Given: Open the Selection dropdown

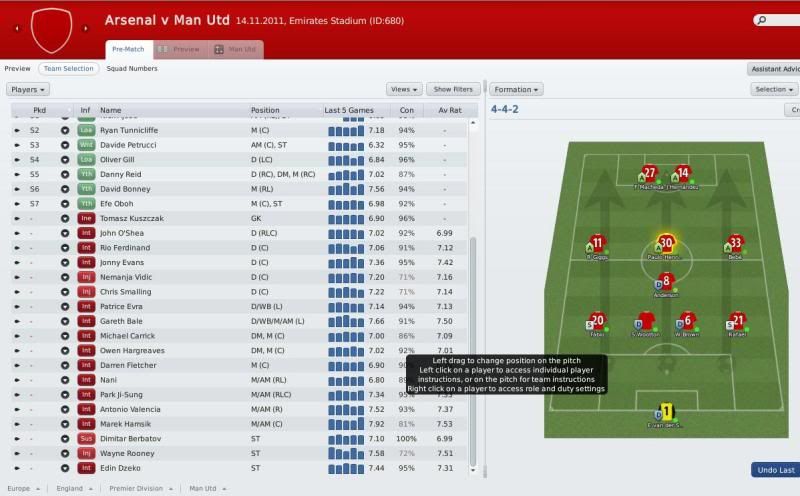Looking at the screenshot, I should pyautogui.click(x=773, y=89).
